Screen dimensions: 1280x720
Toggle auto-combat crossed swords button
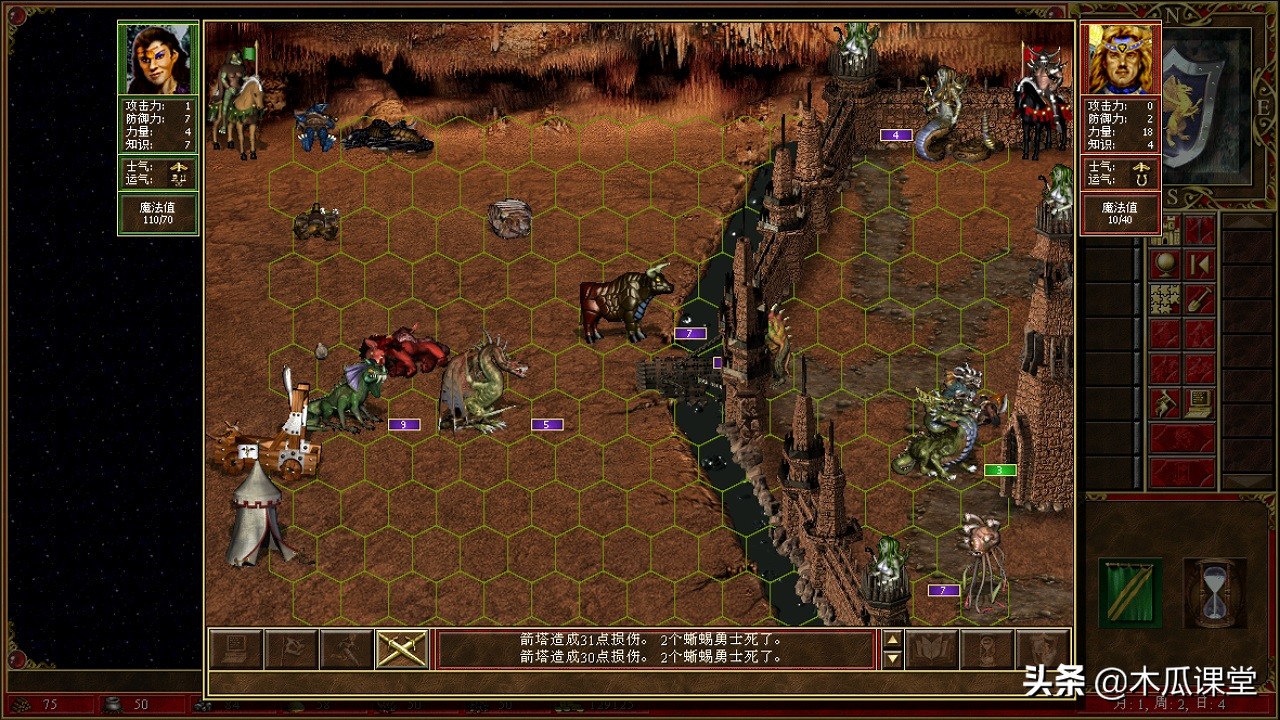[x=402, y=649]
